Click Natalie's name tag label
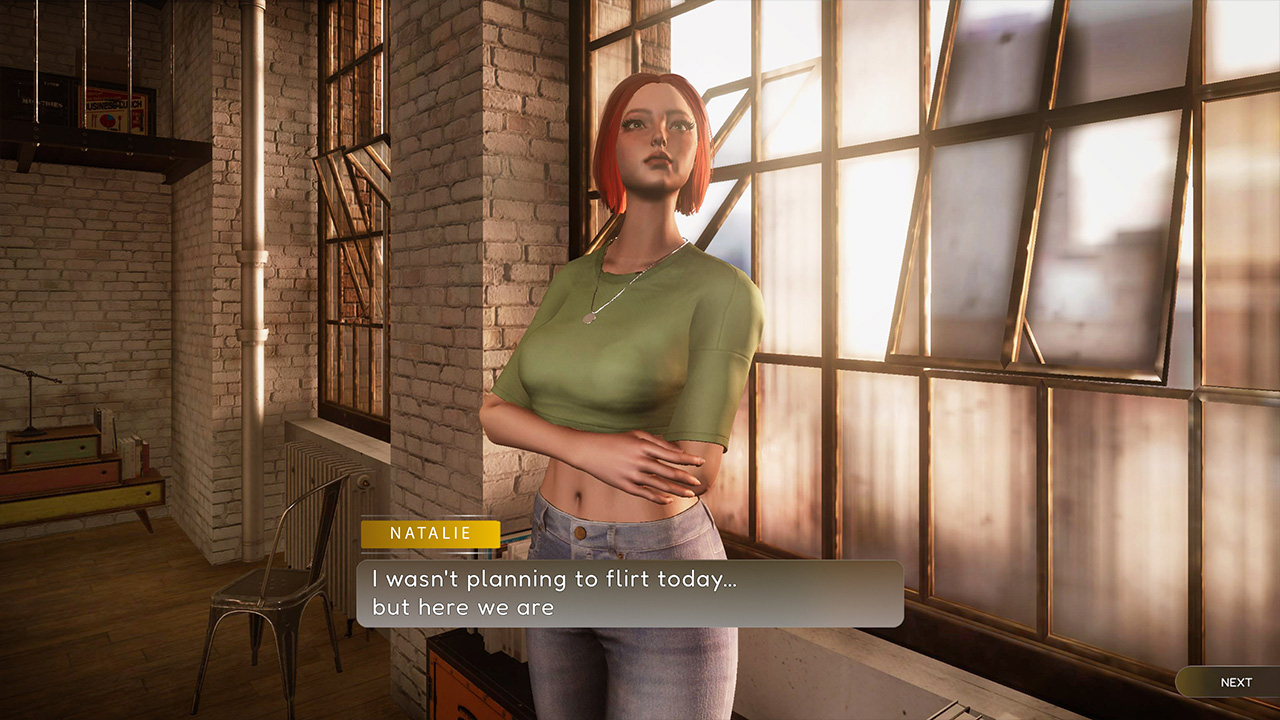Viewport: 1280px width, 720px height. (x=429, y=534)
